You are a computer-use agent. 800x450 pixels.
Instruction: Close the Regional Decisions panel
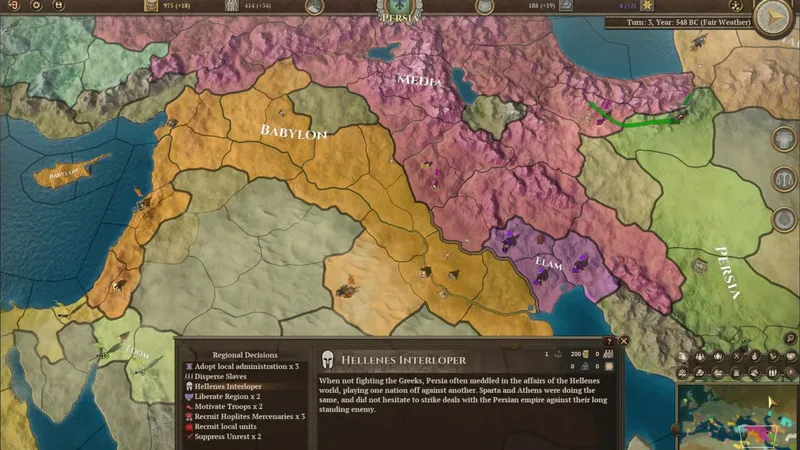624,341
